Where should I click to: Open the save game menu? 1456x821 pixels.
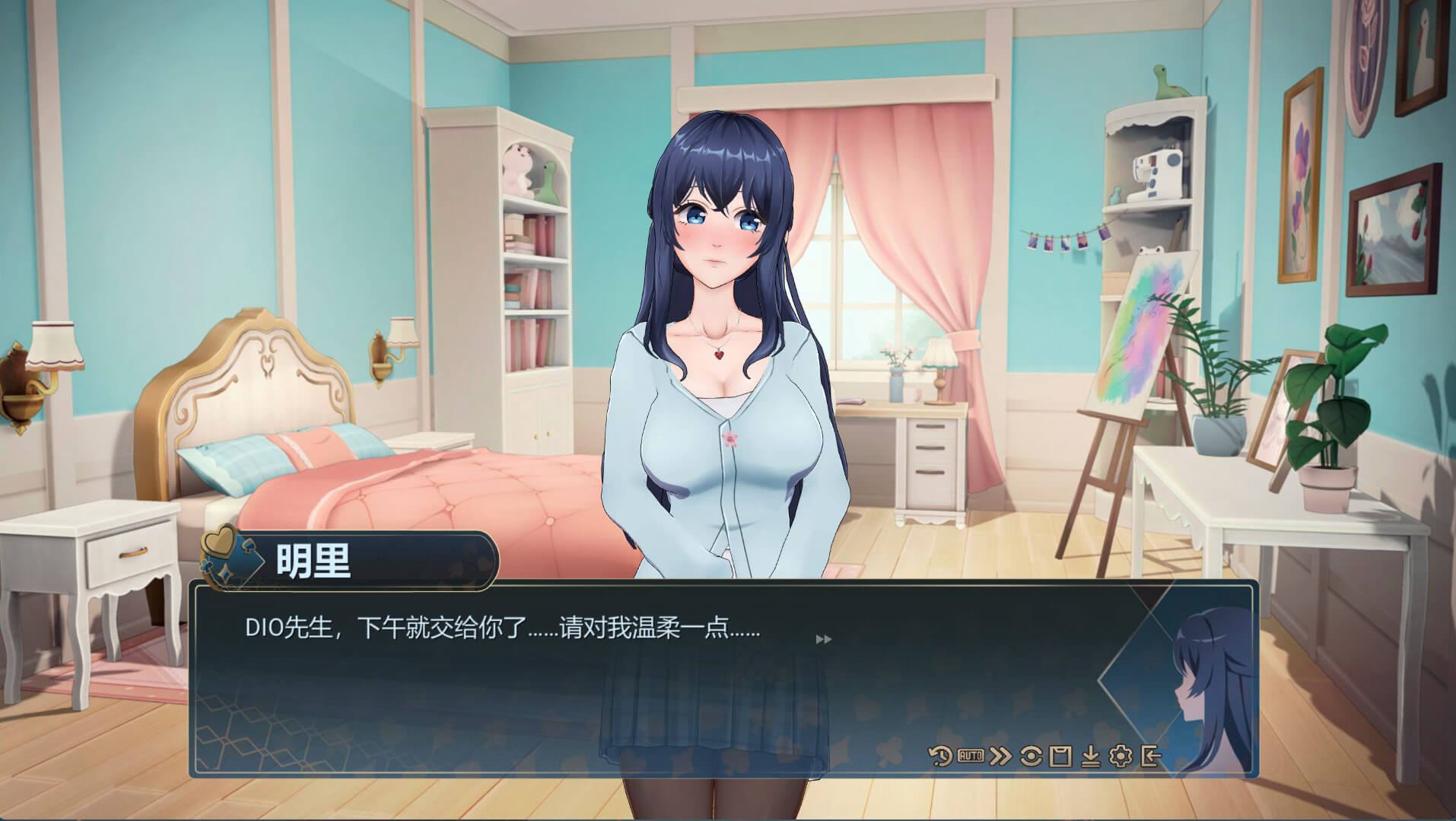1060,756
